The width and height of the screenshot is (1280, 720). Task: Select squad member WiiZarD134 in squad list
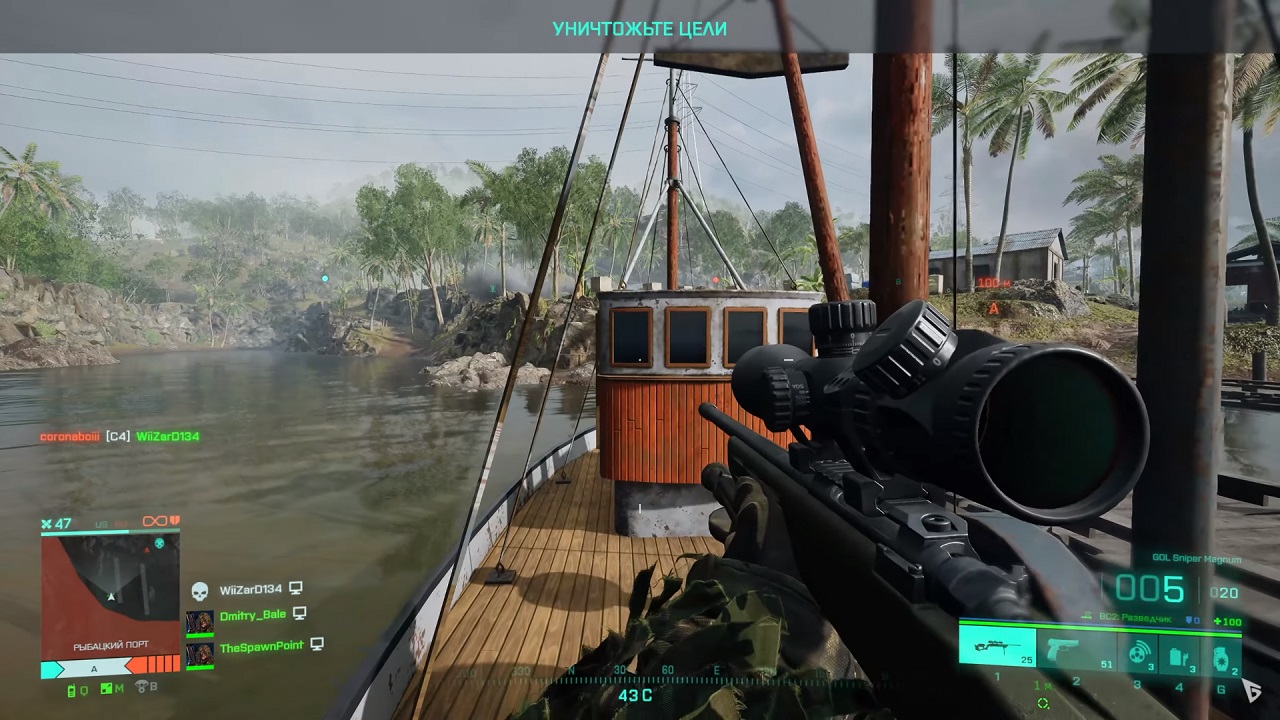click(250, 590)
